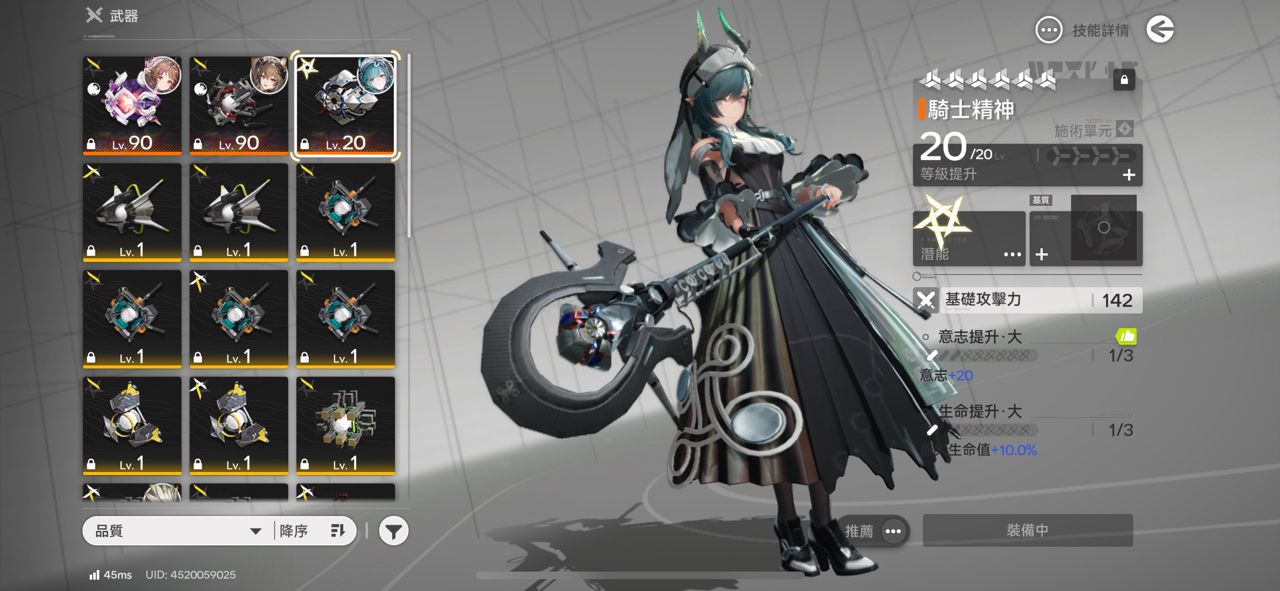Open 技能詳情 skill details
Viewport: 1280px width, 591px height.
pos(1083,30)
